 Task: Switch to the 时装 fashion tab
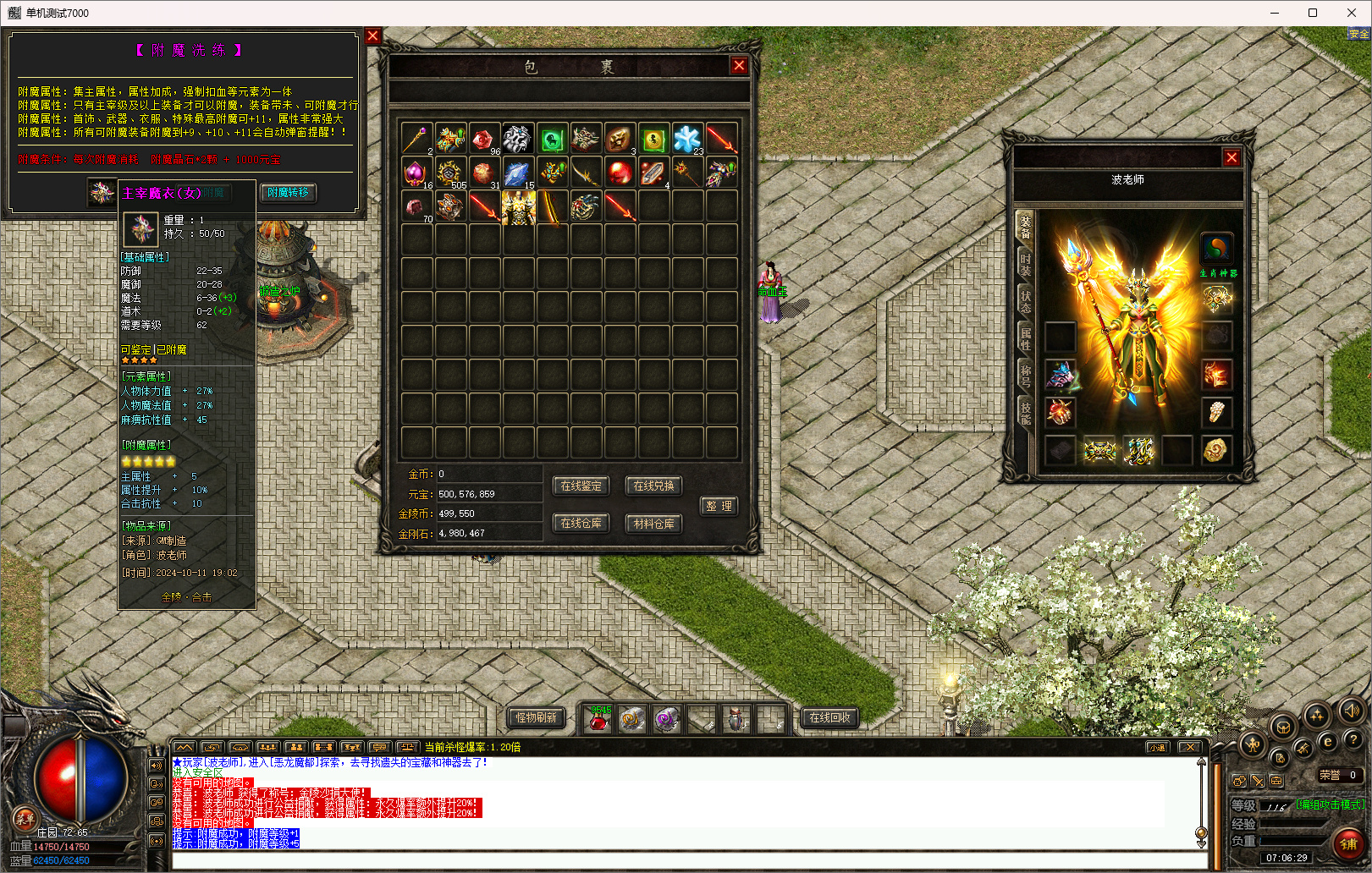[1025, 263]
